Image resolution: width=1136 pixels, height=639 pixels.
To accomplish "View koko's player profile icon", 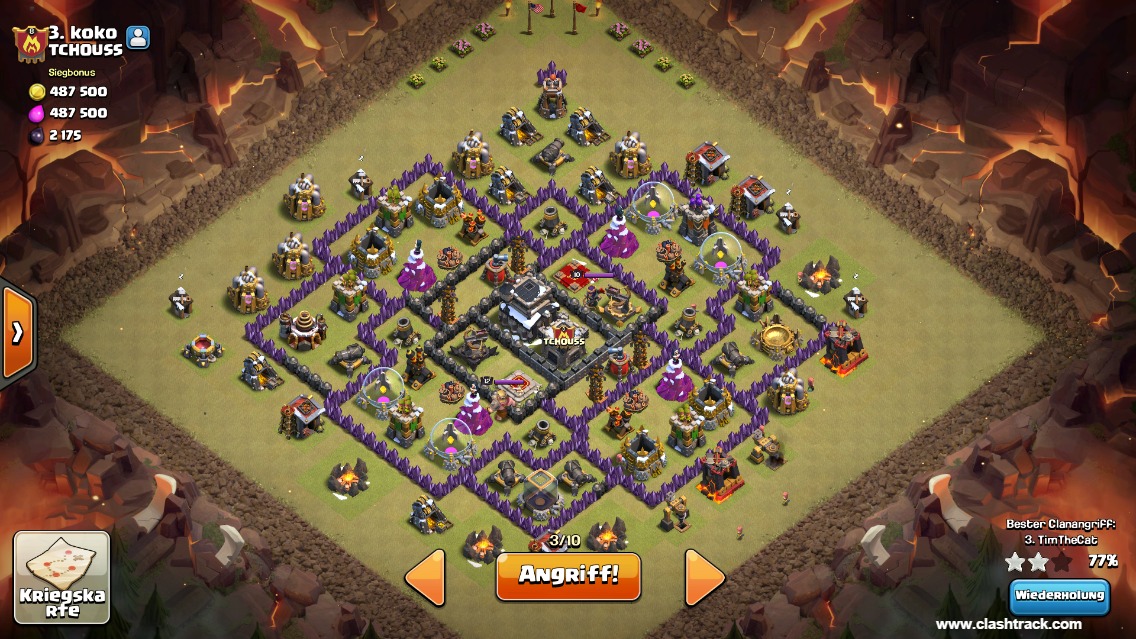I will (x=137, y=38).
